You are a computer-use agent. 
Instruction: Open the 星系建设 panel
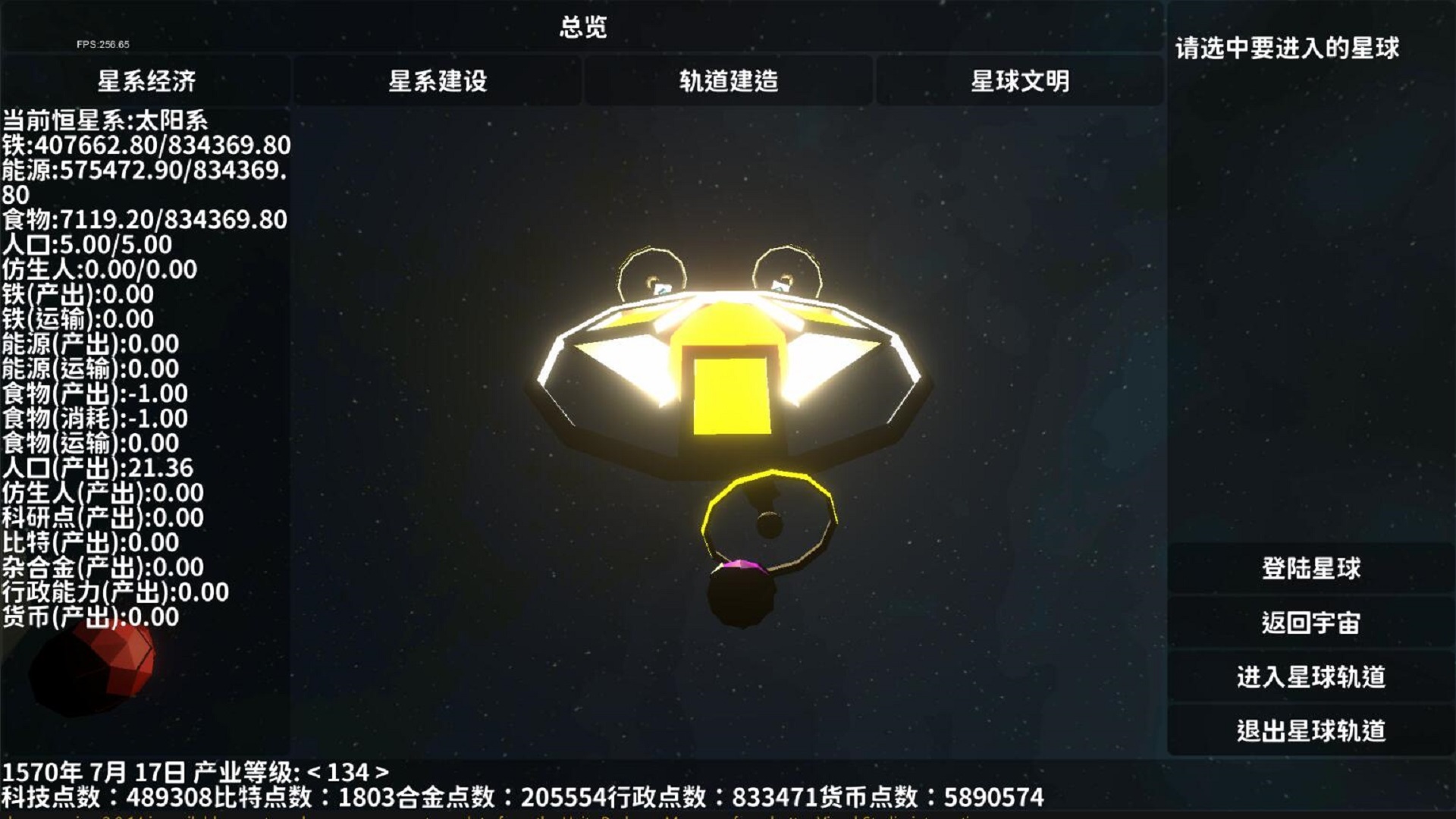click(438, 83)
